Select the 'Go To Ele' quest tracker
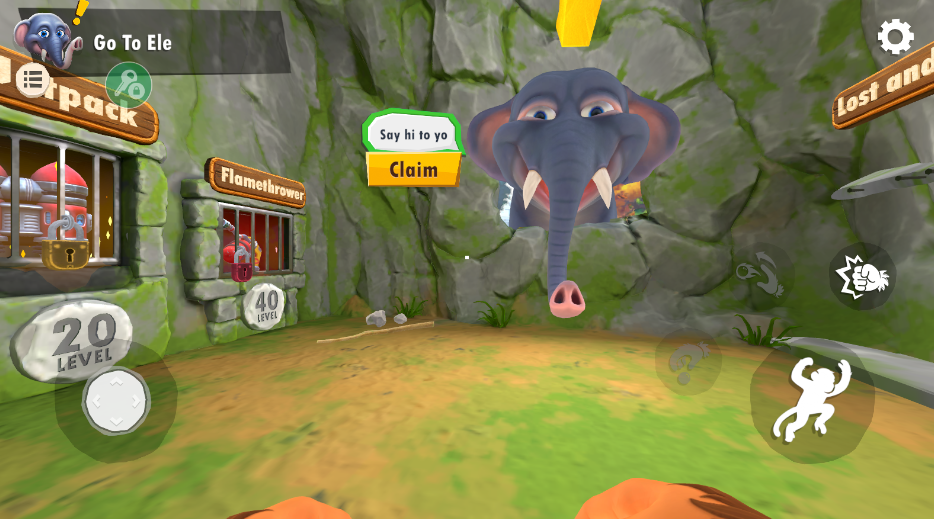Image resolution: width=934 pixels, height=519 pixels. pyautogui.click(x=132, y=42)
